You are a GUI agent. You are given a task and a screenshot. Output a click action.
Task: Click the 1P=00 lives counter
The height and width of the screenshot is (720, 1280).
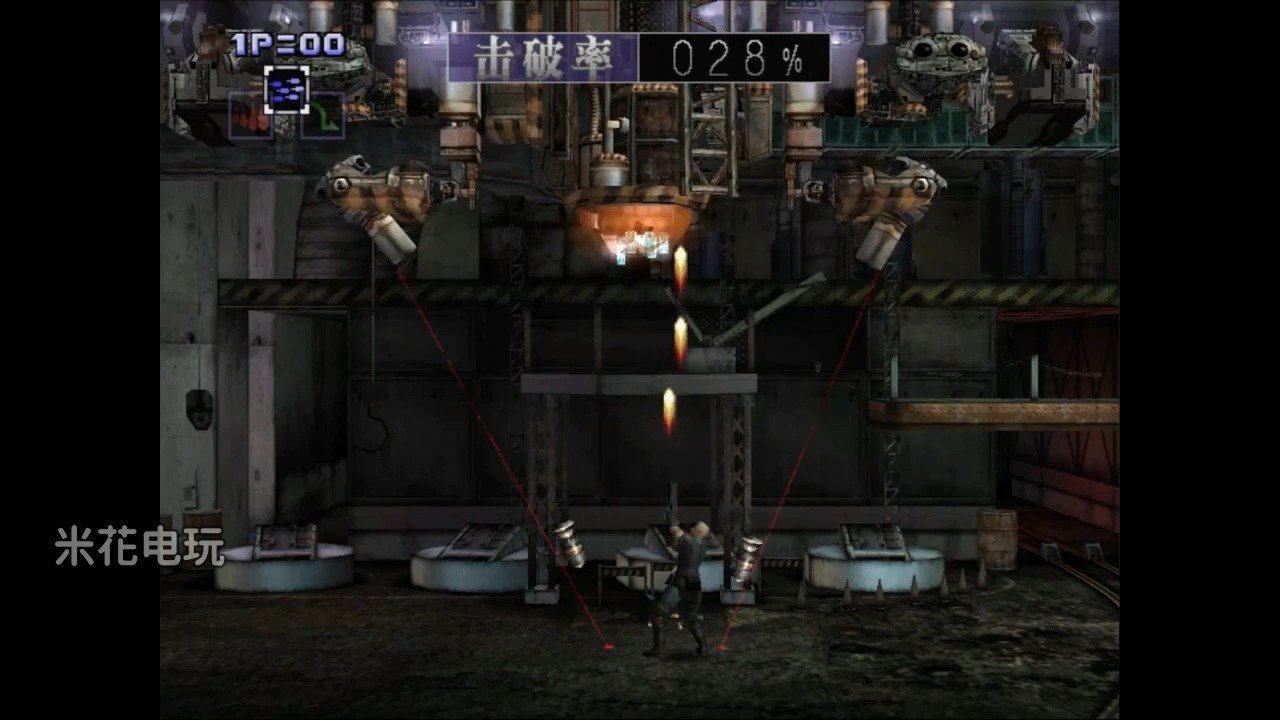coord(285,45)
